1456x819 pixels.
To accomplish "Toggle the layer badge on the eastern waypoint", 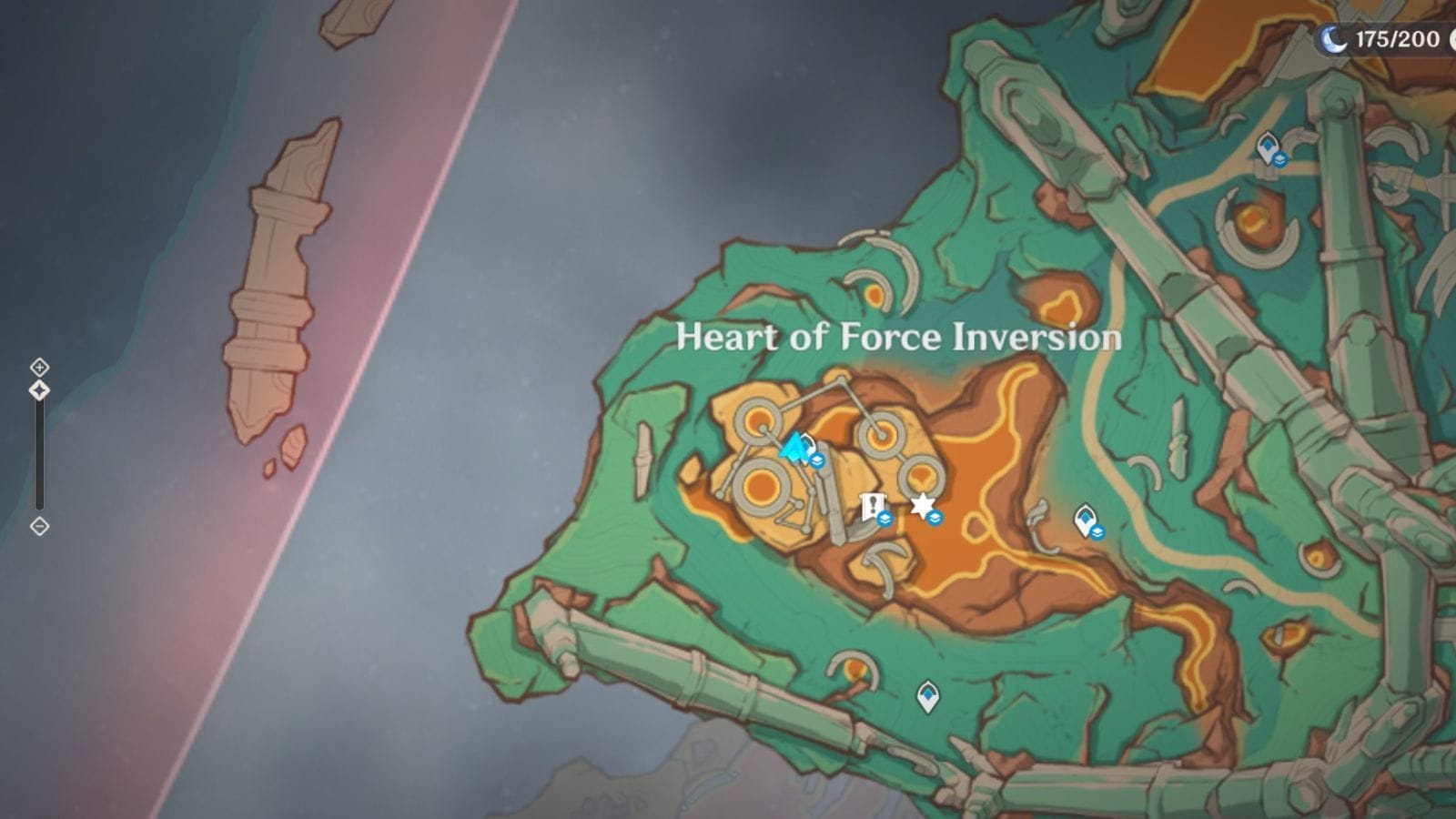I will pos(1097,533).
